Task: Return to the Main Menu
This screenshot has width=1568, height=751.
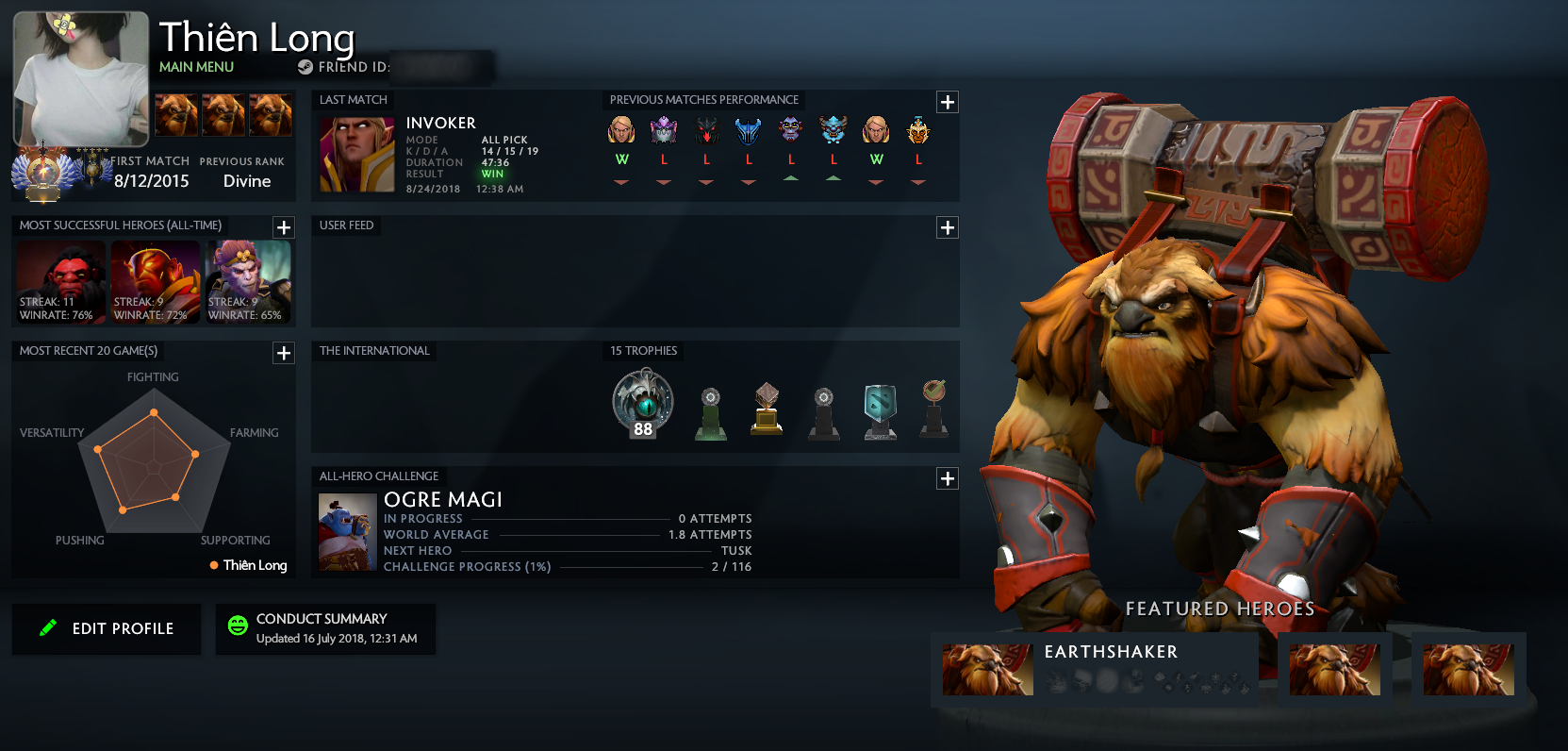Action: (x=196, y=67)
